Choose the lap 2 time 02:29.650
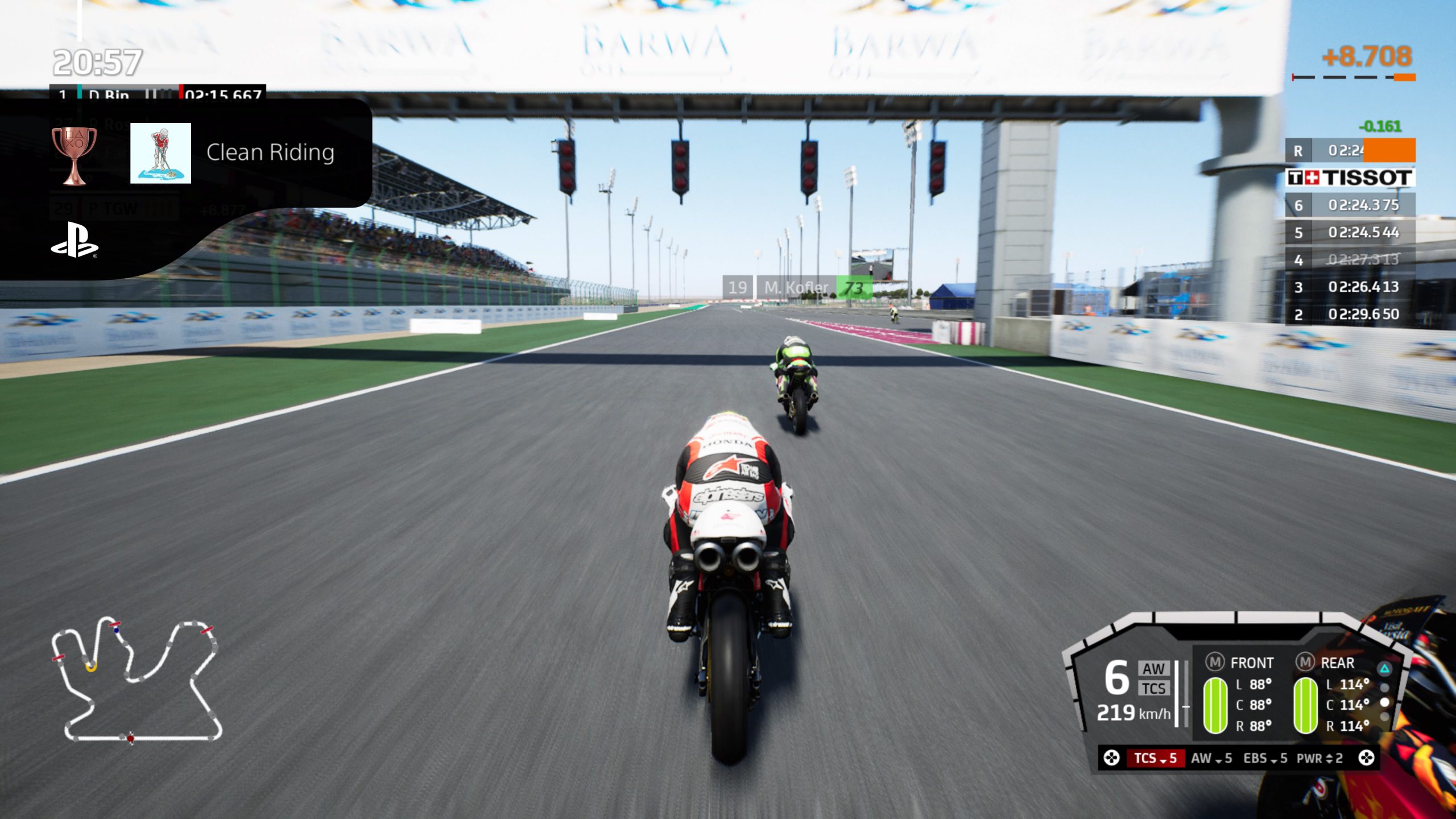The image size is (1456, 819). [x=1350, y=314]
